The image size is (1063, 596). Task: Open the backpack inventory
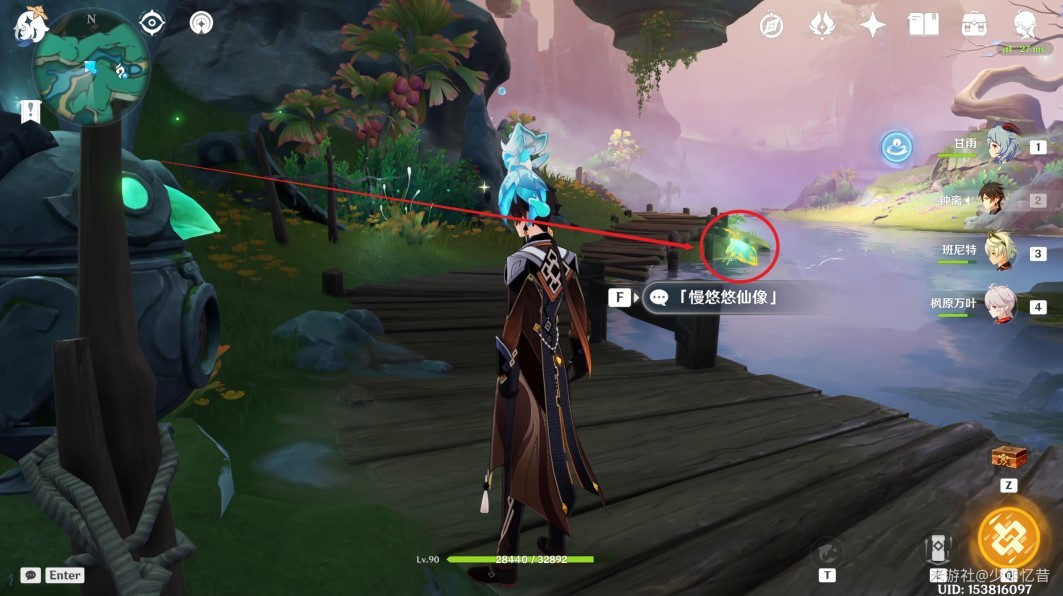(974, 26)
